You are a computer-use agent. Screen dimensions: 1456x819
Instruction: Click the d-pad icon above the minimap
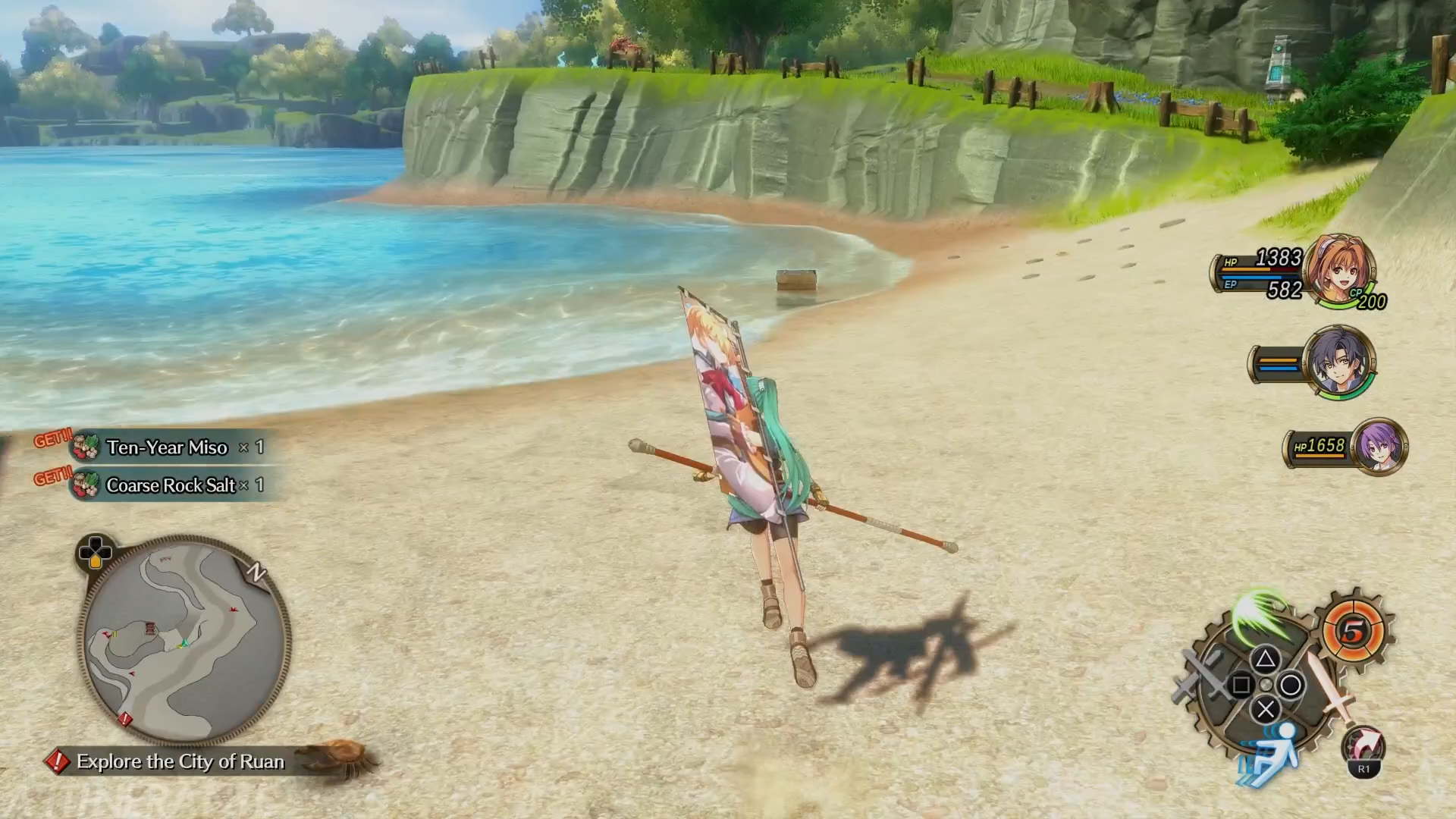tap(95, 551)
